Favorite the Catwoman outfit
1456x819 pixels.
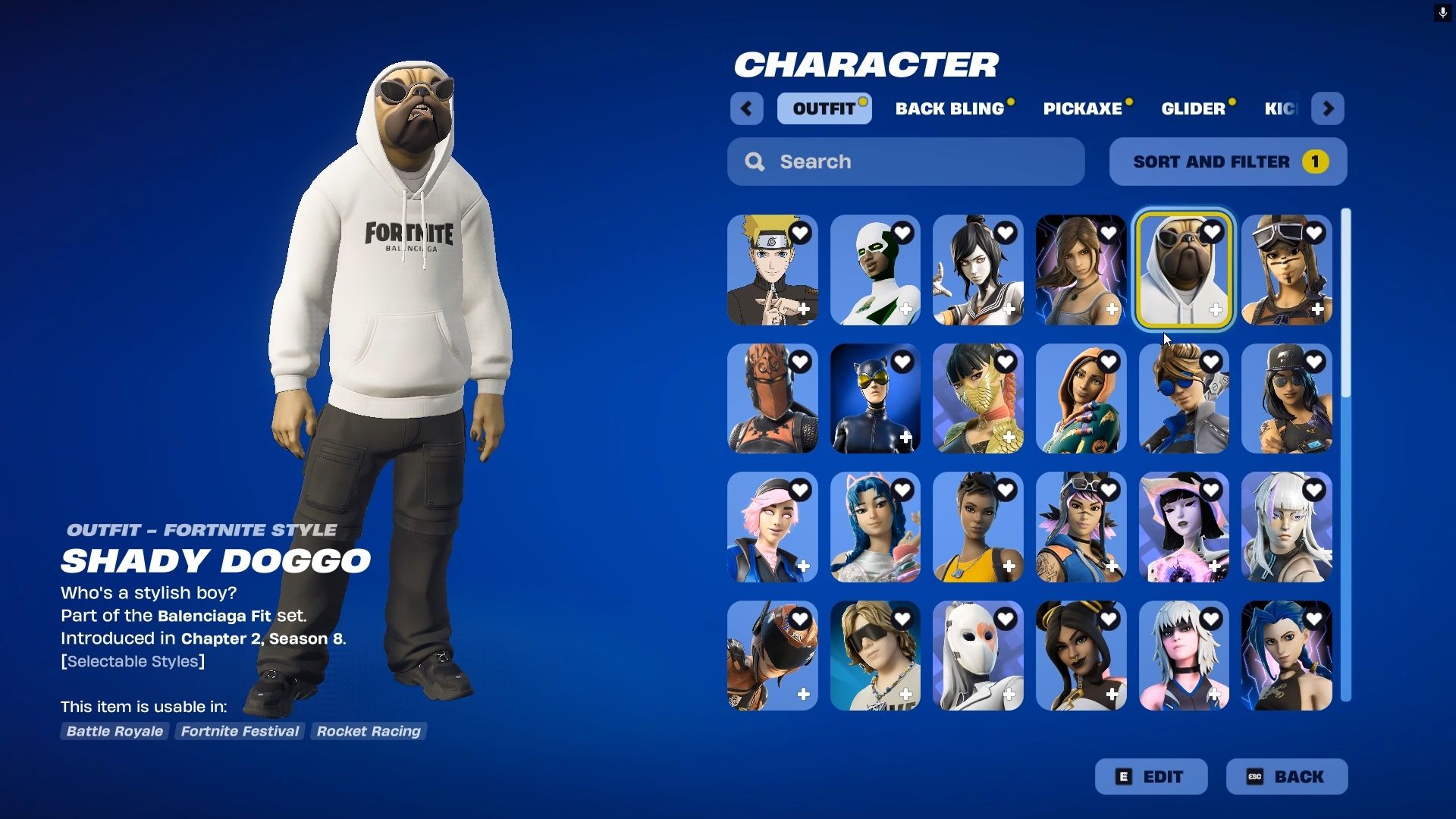pyautogui.click(x=902, y=362)
